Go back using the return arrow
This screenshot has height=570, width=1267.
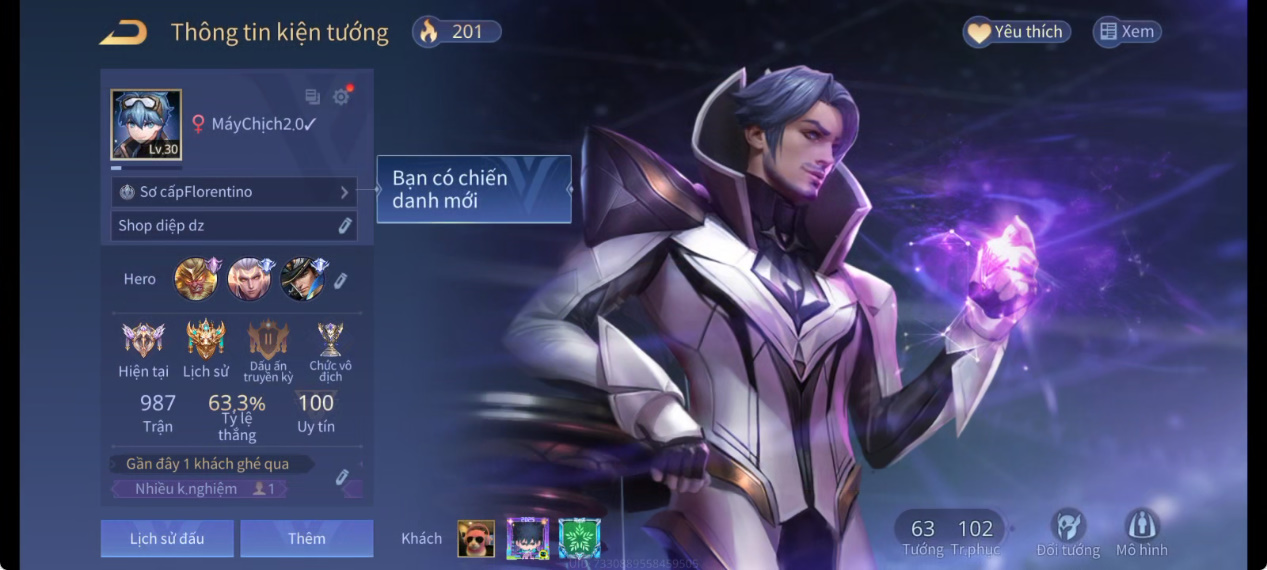[x=123, y=33]
